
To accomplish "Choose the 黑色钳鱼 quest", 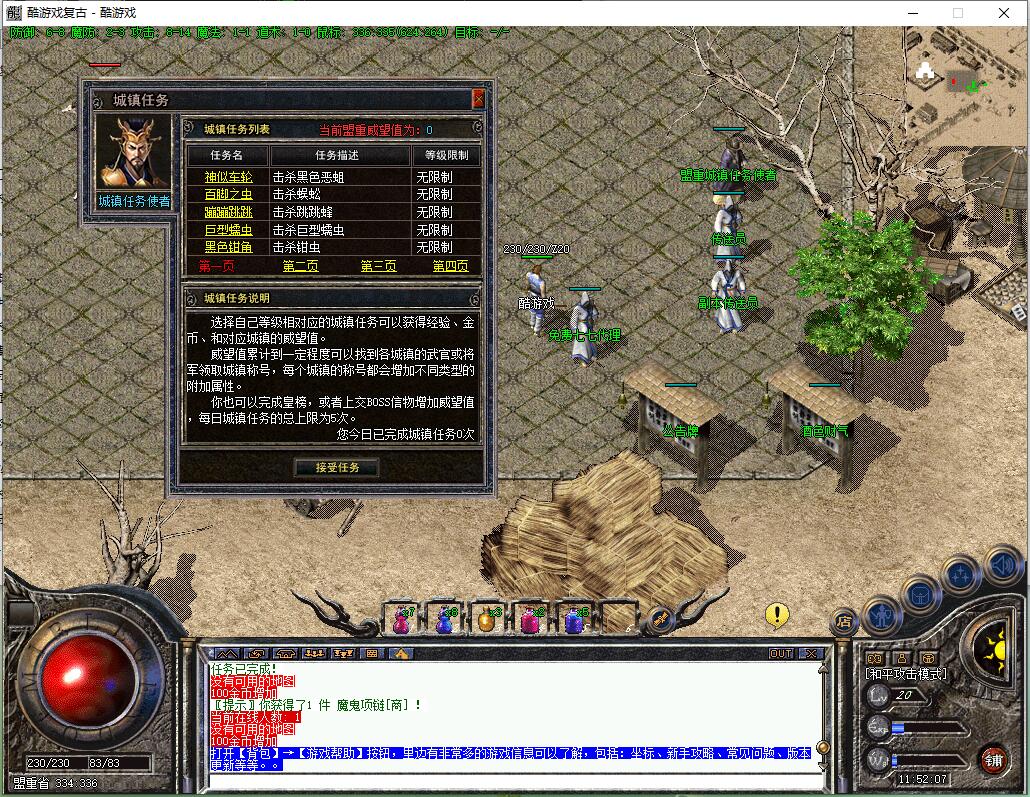I will 229,247.
